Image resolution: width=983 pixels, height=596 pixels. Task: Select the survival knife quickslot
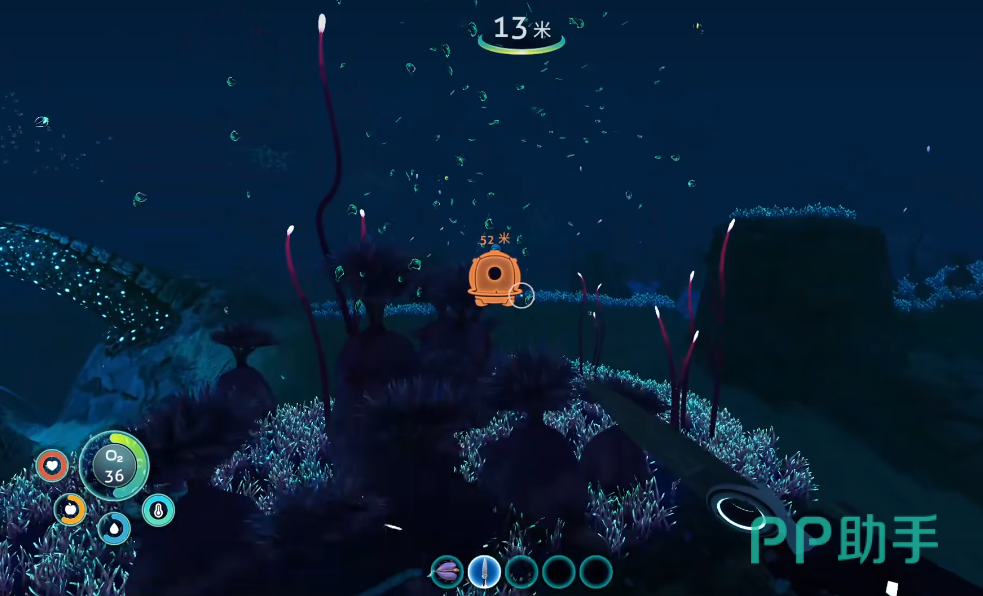click(484, 572)
